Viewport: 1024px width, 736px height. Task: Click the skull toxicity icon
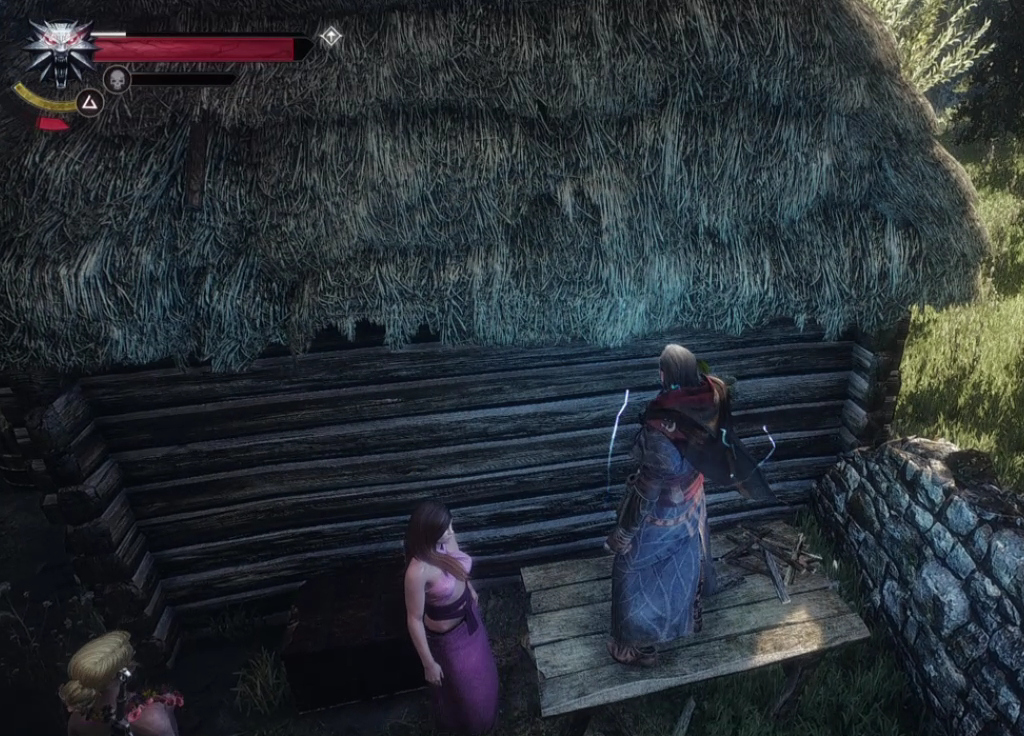(117, 79)
